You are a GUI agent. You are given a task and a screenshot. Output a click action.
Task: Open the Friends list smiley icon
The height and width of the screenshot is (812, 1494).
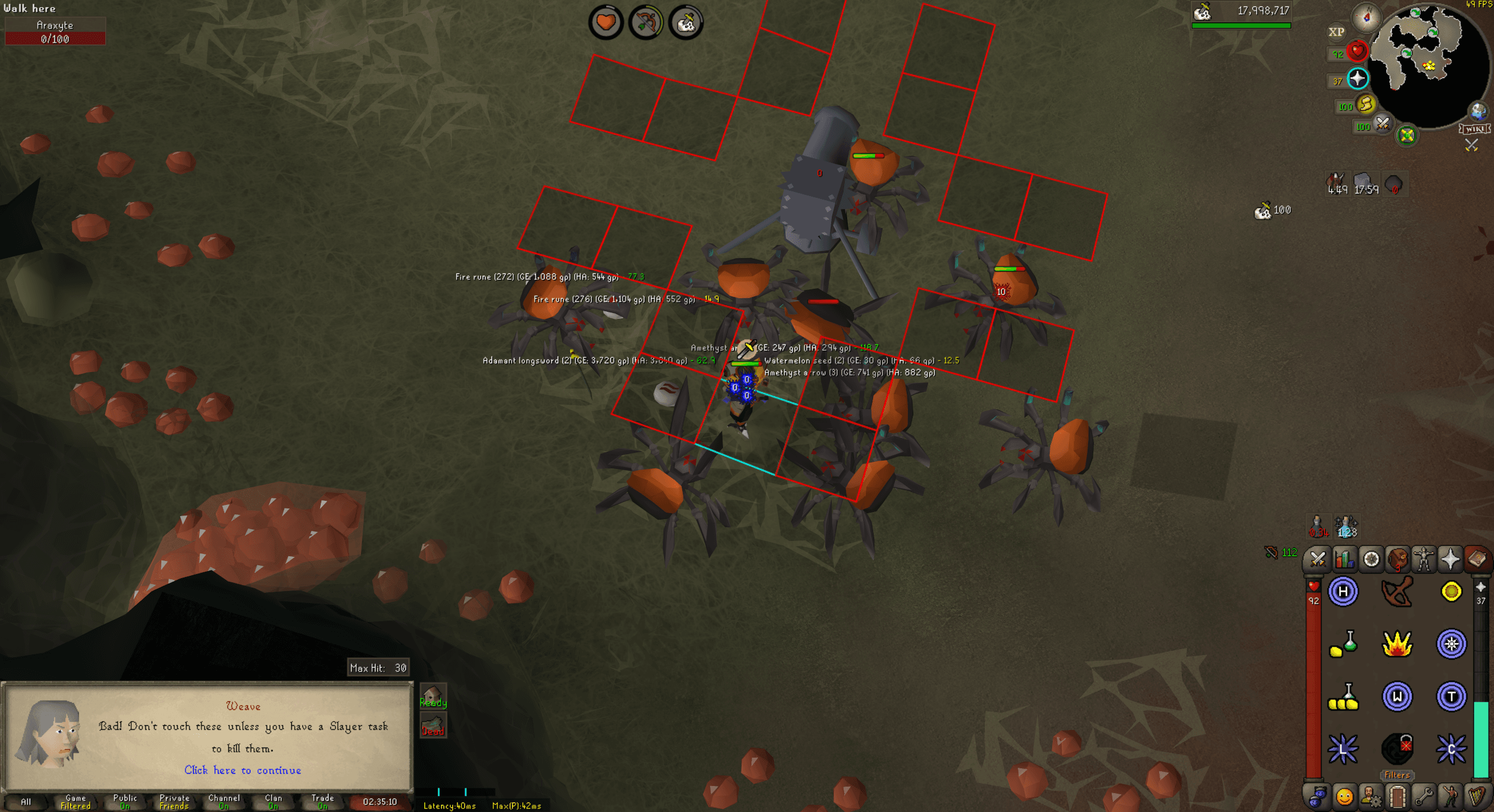(x=1344, y=797)
